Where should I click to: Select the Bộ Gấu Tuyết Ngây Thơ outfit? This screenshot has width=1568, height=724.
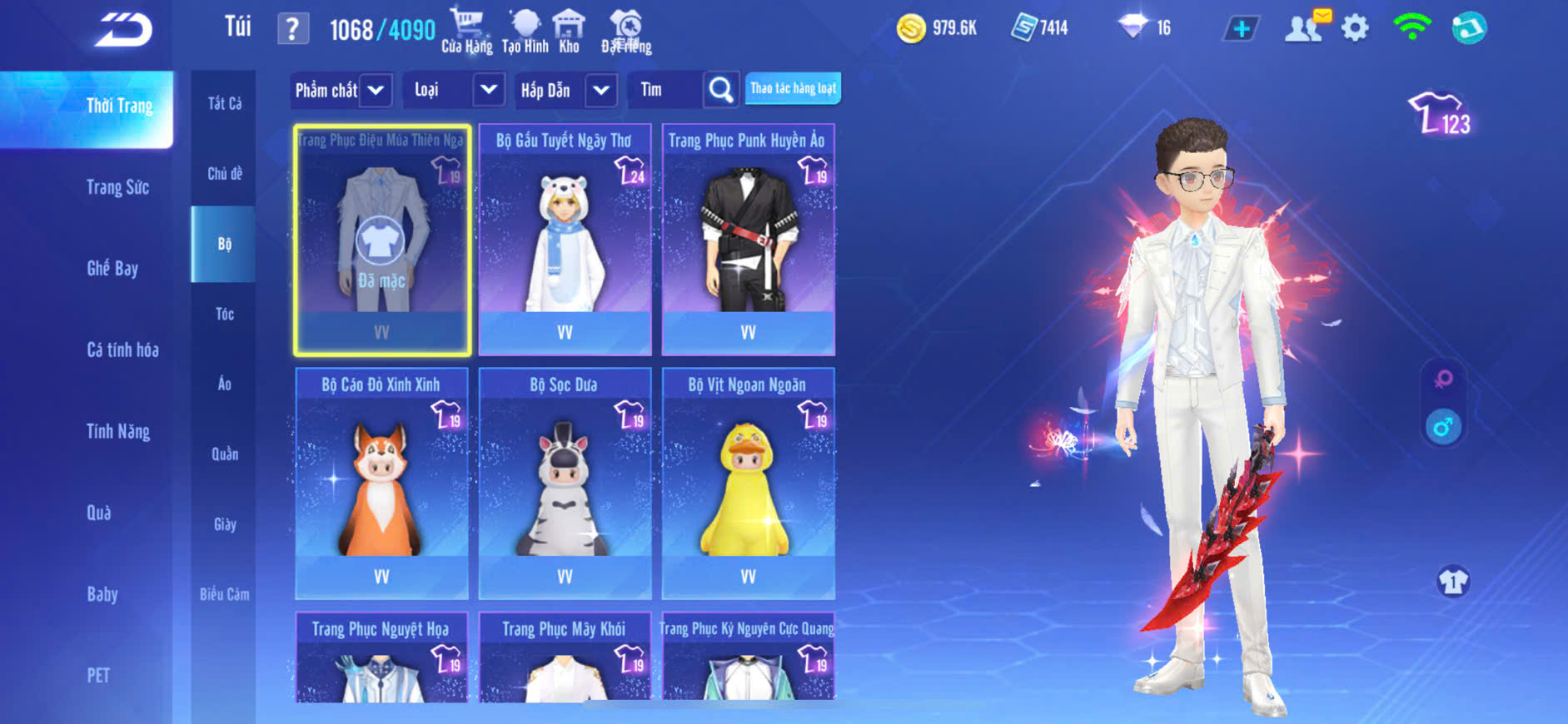(x=565, y=240)
